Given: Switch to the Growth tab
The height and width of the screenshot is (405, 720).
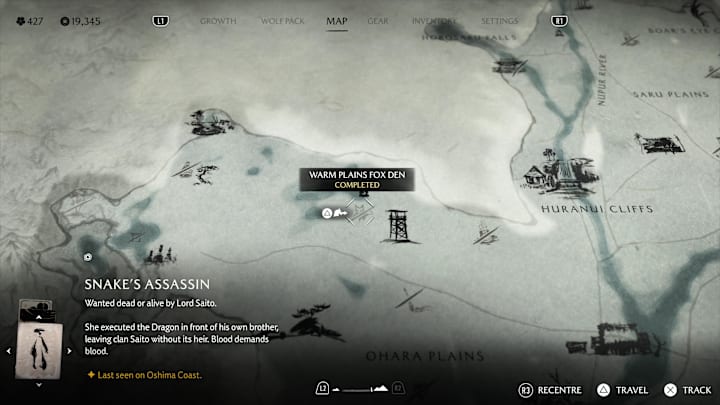Looking at the screenshot, I should click(x=218, y=20).
